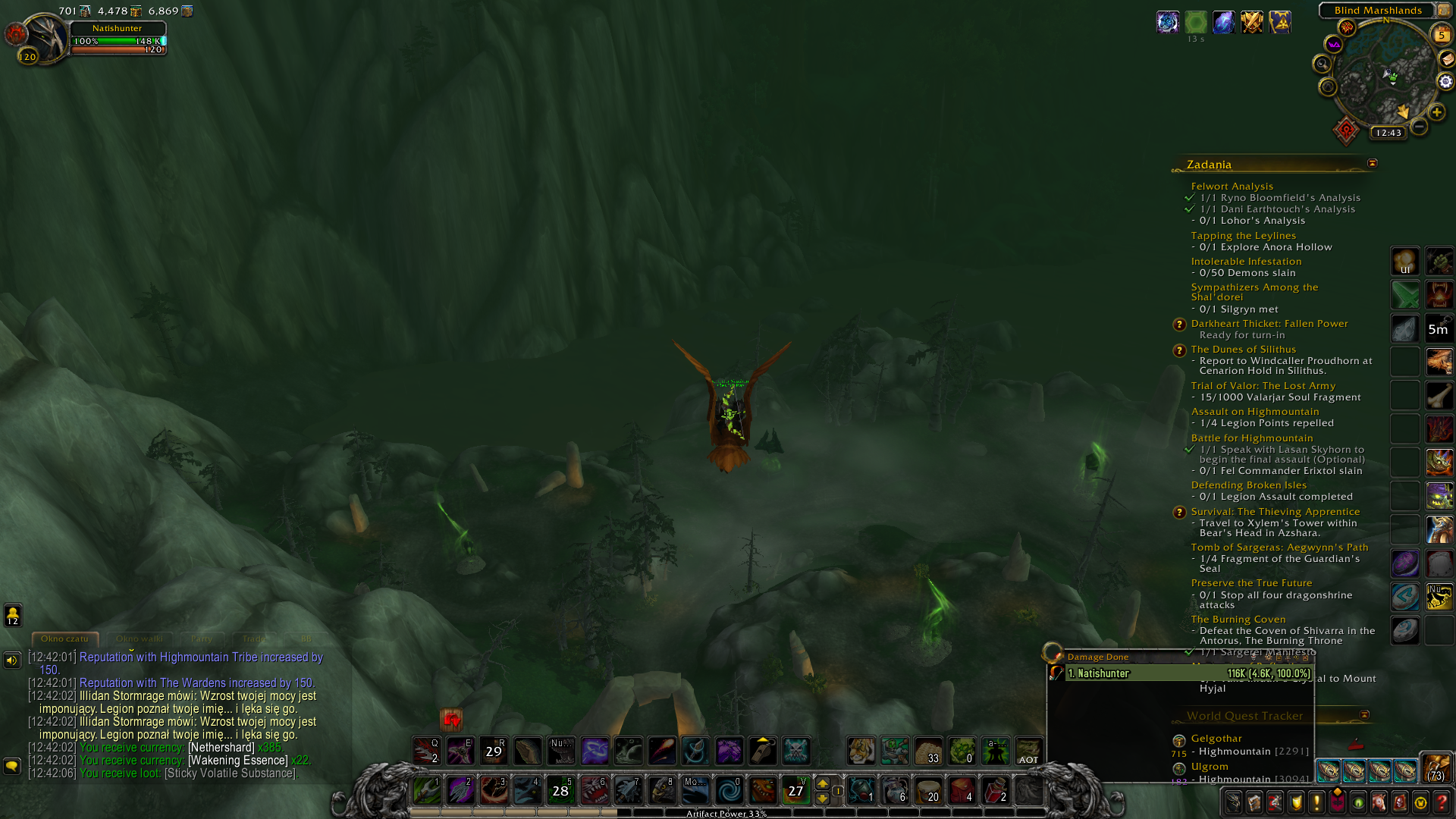Open the minimap tracking magnifying glass
Viewport: 1456px width, 819px height.
pyautogui.click(x=1323, y=64)
